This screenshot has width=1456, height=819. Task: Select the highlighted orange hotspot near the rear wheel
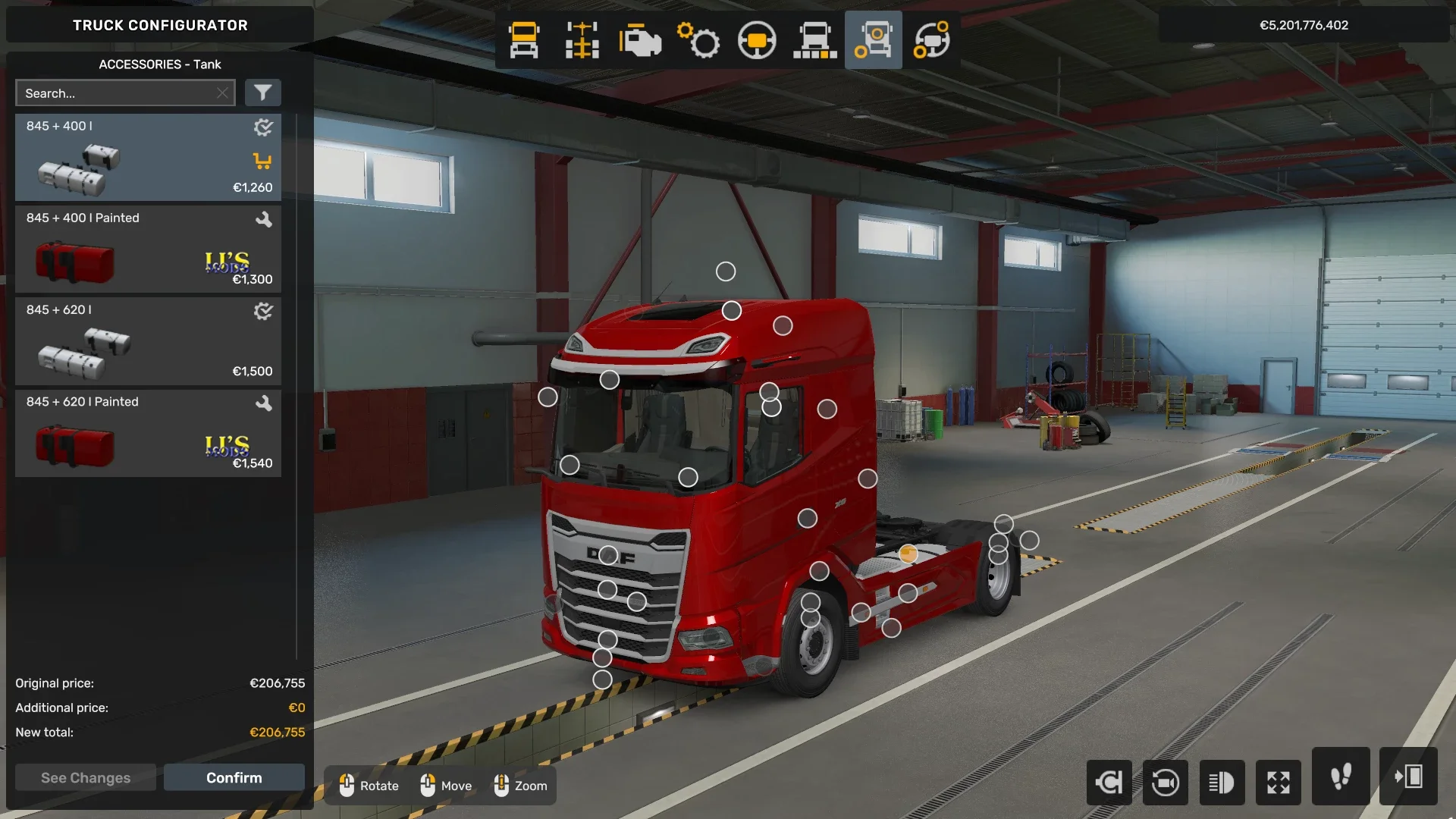(907, 553)
